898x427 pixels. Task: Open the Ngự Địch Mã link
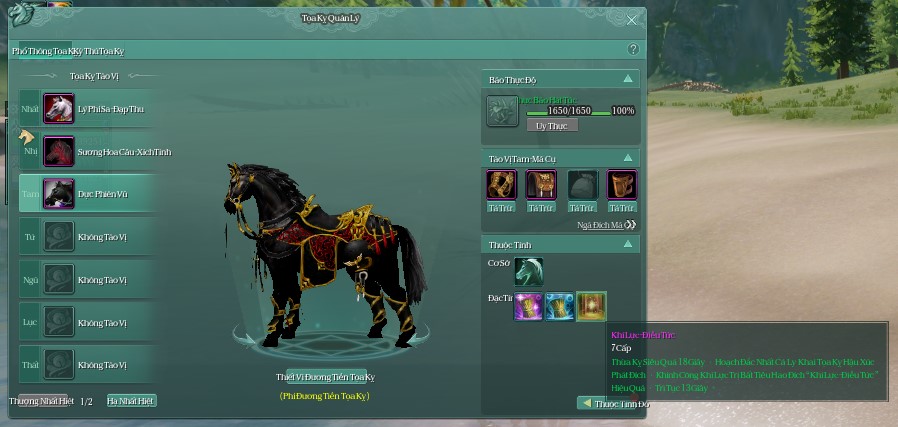[606, 225]
